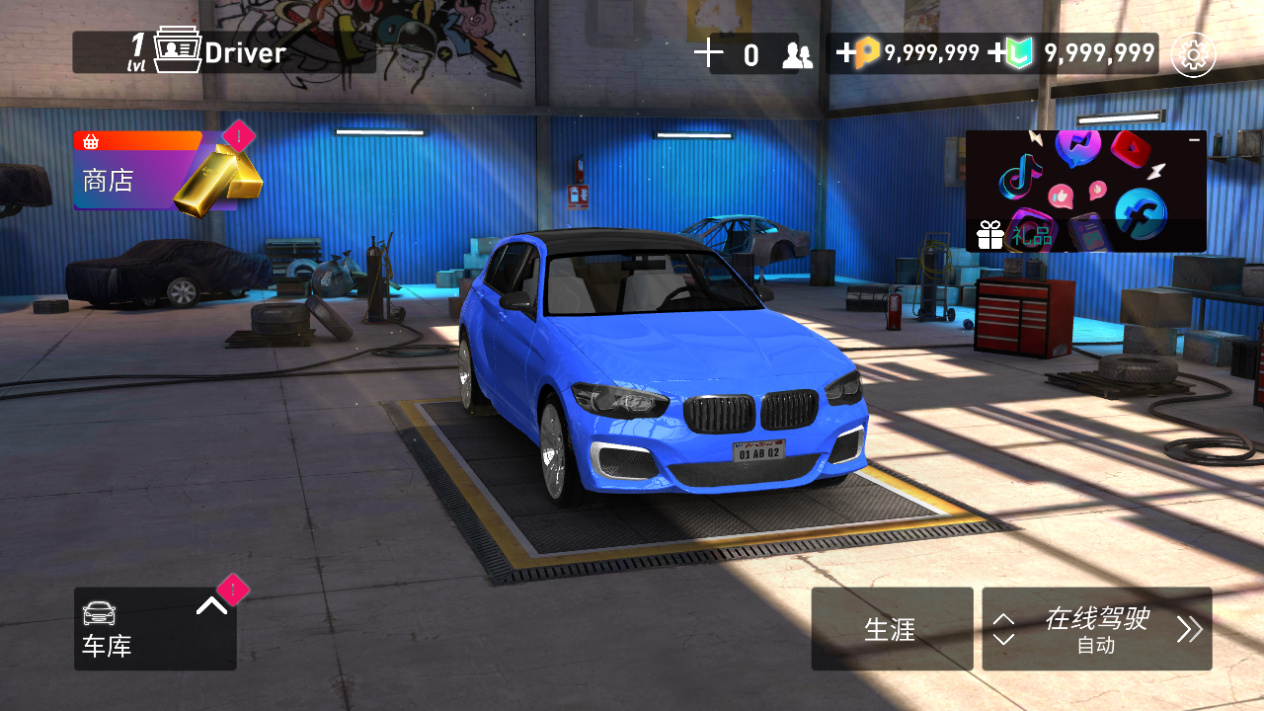Launch 在线驾驶 with the double-chevron arrows

pyautogui.click(x=1189, y=629)
